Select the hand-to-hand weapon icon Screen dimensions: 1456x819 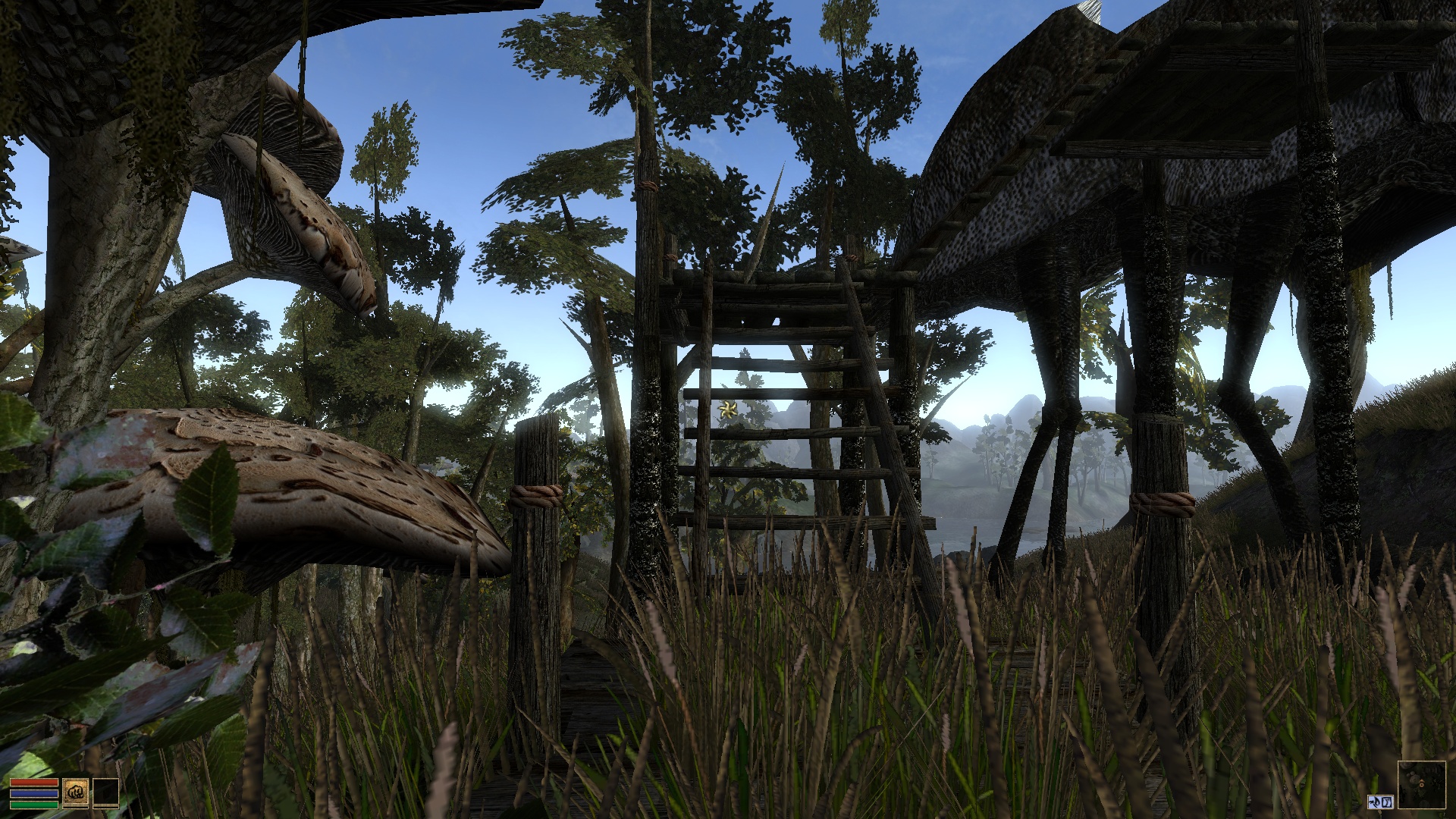[76, 792]
